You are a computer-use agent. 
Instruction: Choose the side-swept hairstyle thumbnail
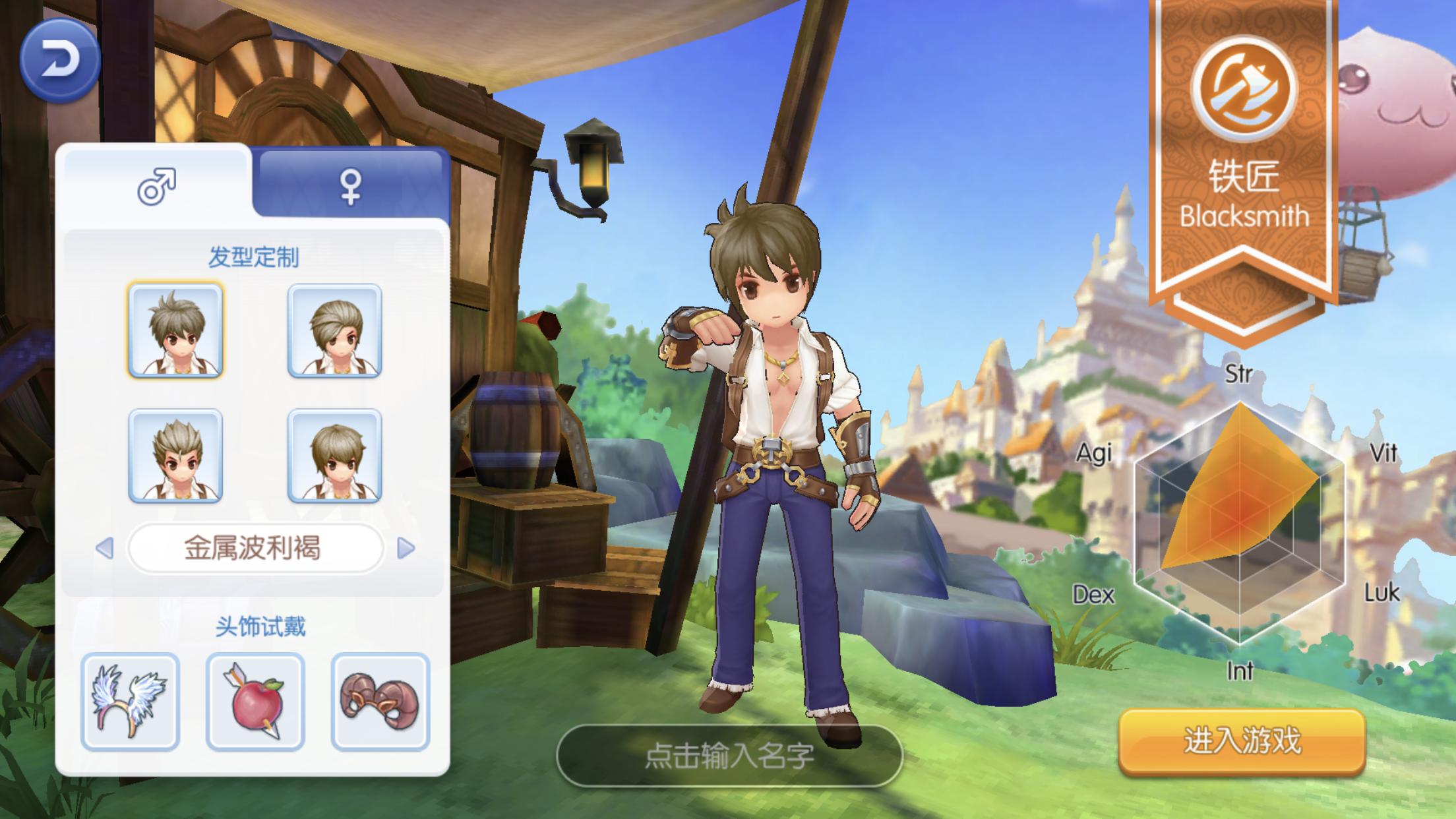tap(335, 330)
